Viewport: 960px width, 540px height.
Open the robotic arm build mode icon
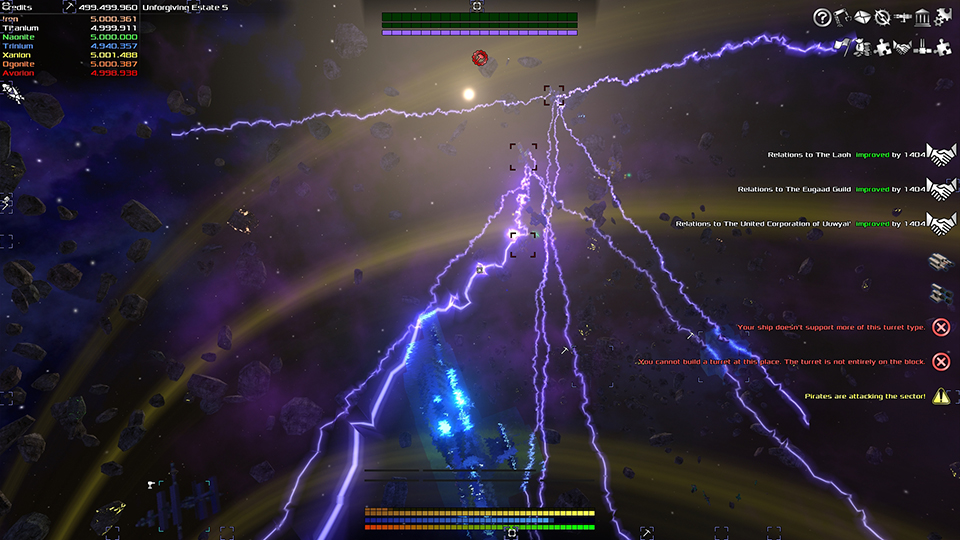click(x=842, y=17)
